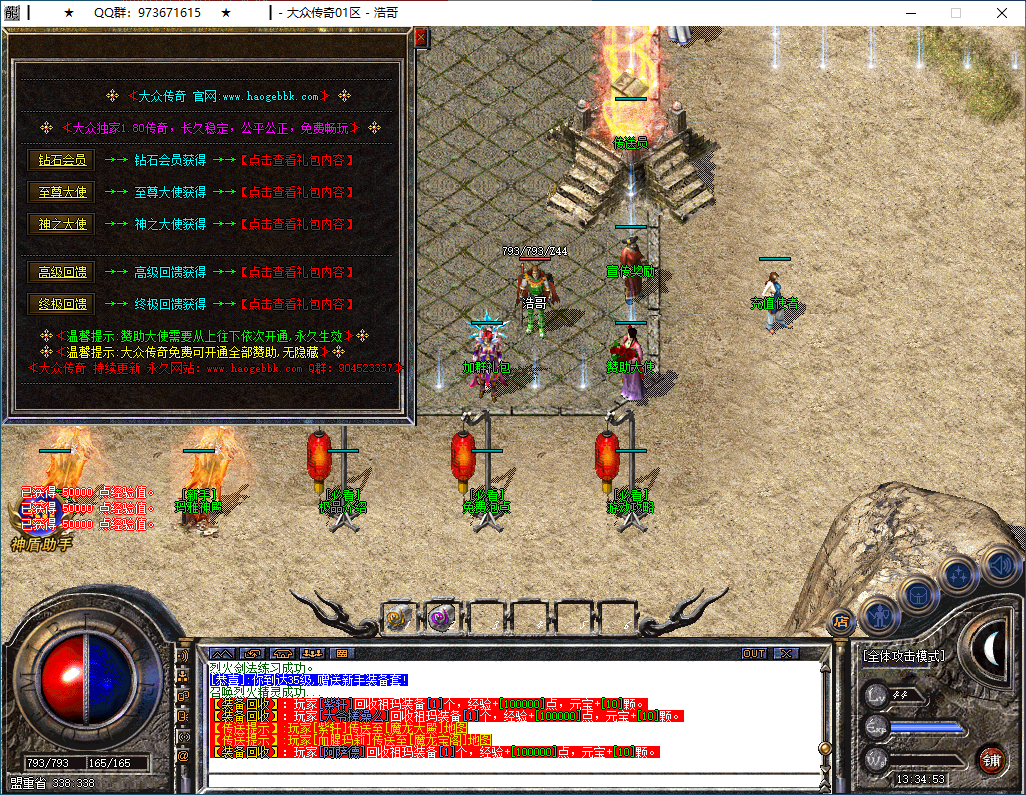The height and width of the screenshot is (795, 1026).
Task: Click the round 铺 stall button
Action: [991, 759]
